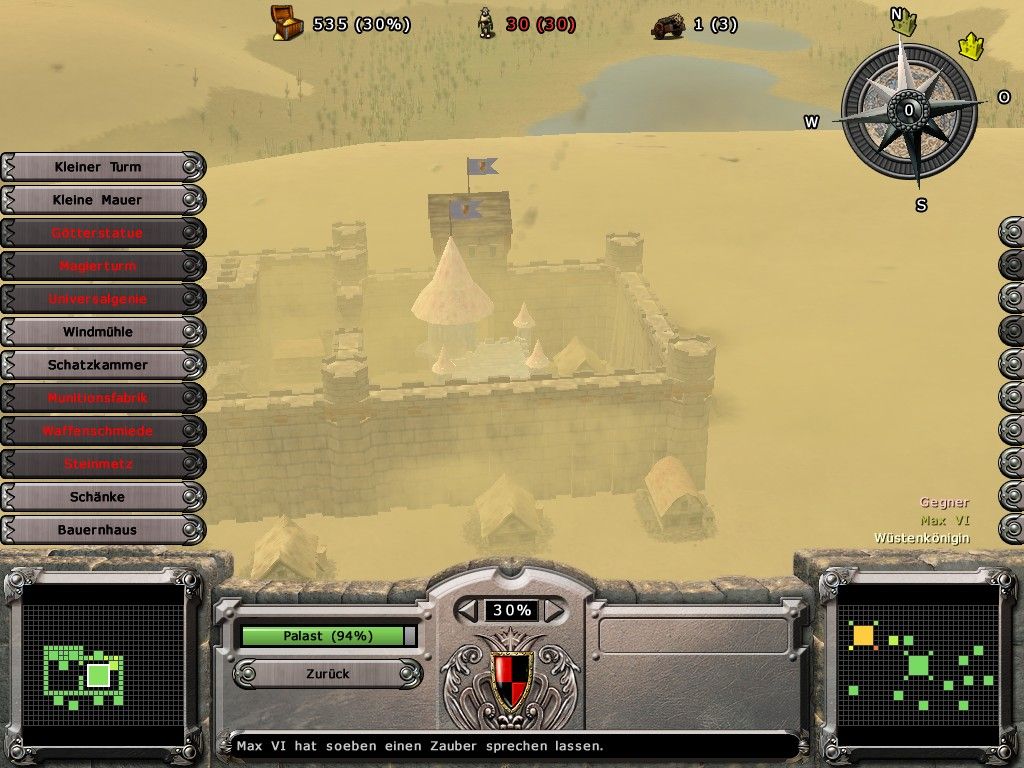Select the Steinmetz build entry
This screenshot has width=1024, height=768.
[x=98, y=464]
